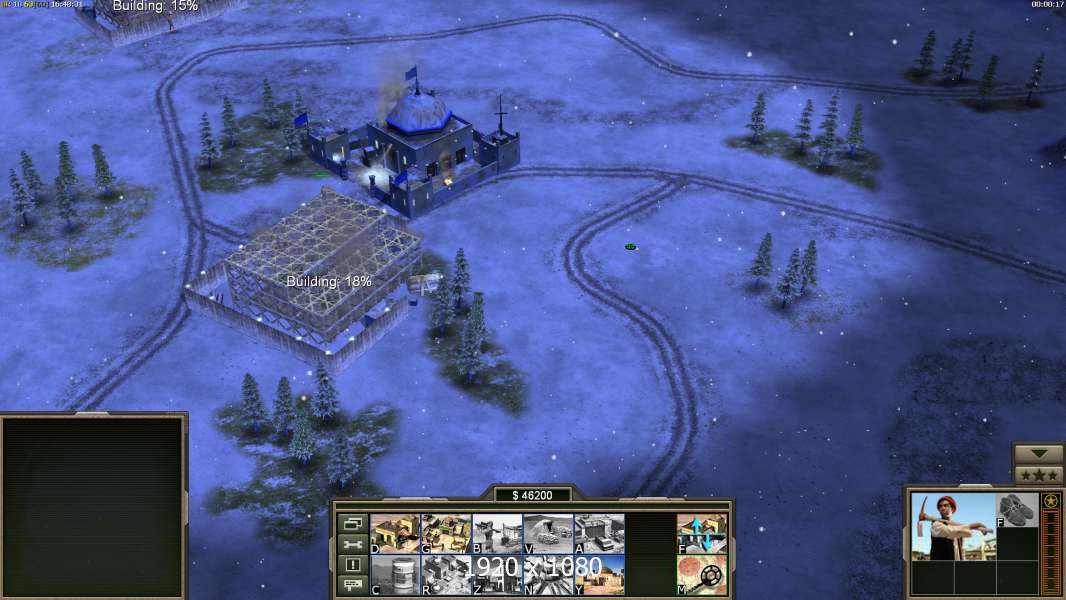Click the dark minimap panel
The image size is (1066, 600).
(x=93, y=506)
